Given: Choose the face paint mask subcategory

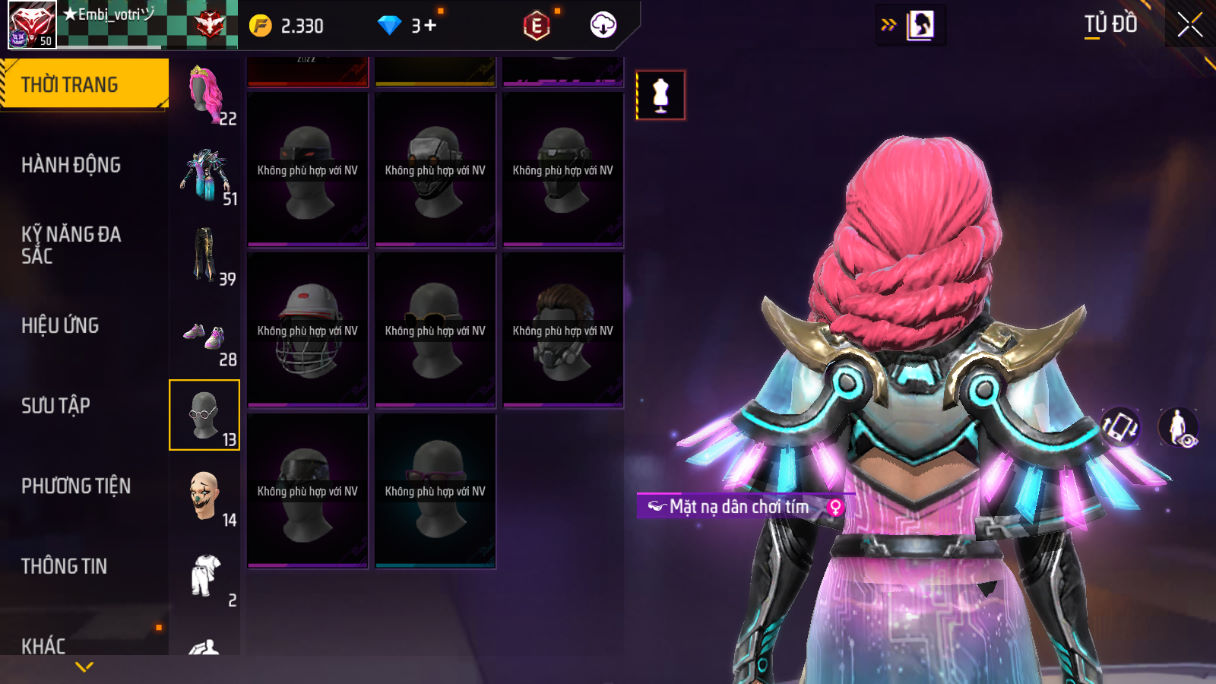Looking at the screenshot, I should (x=205, y=496).
